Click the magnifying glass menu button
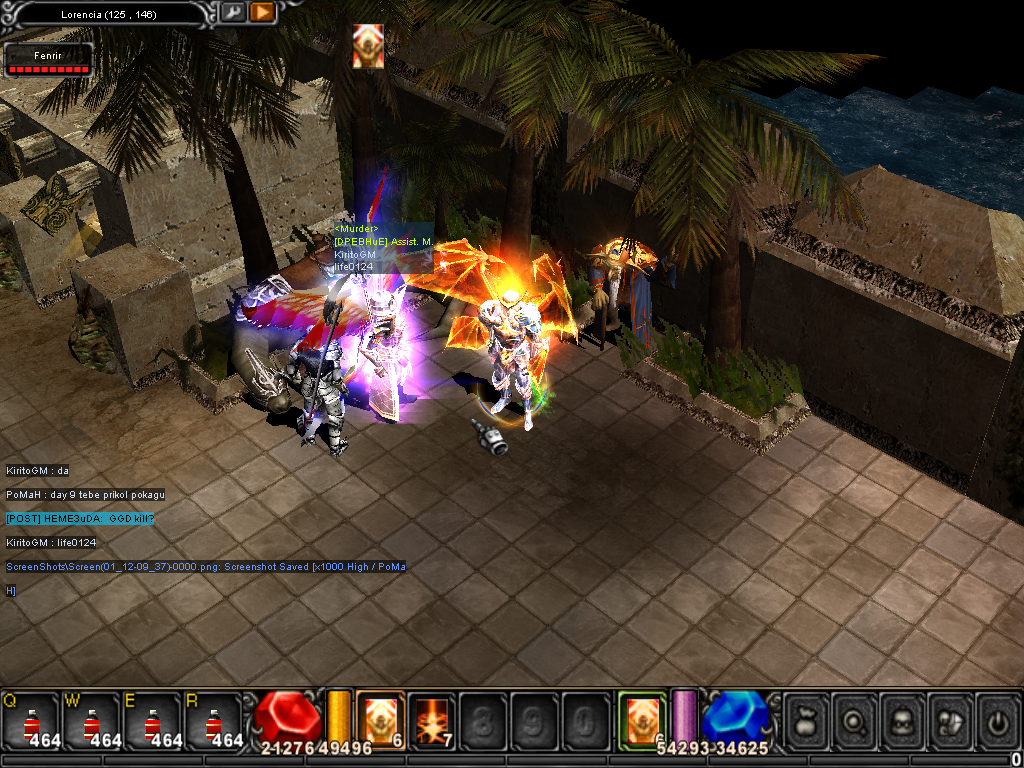This screenshot has height=768, width=1024. pos(856,720)
